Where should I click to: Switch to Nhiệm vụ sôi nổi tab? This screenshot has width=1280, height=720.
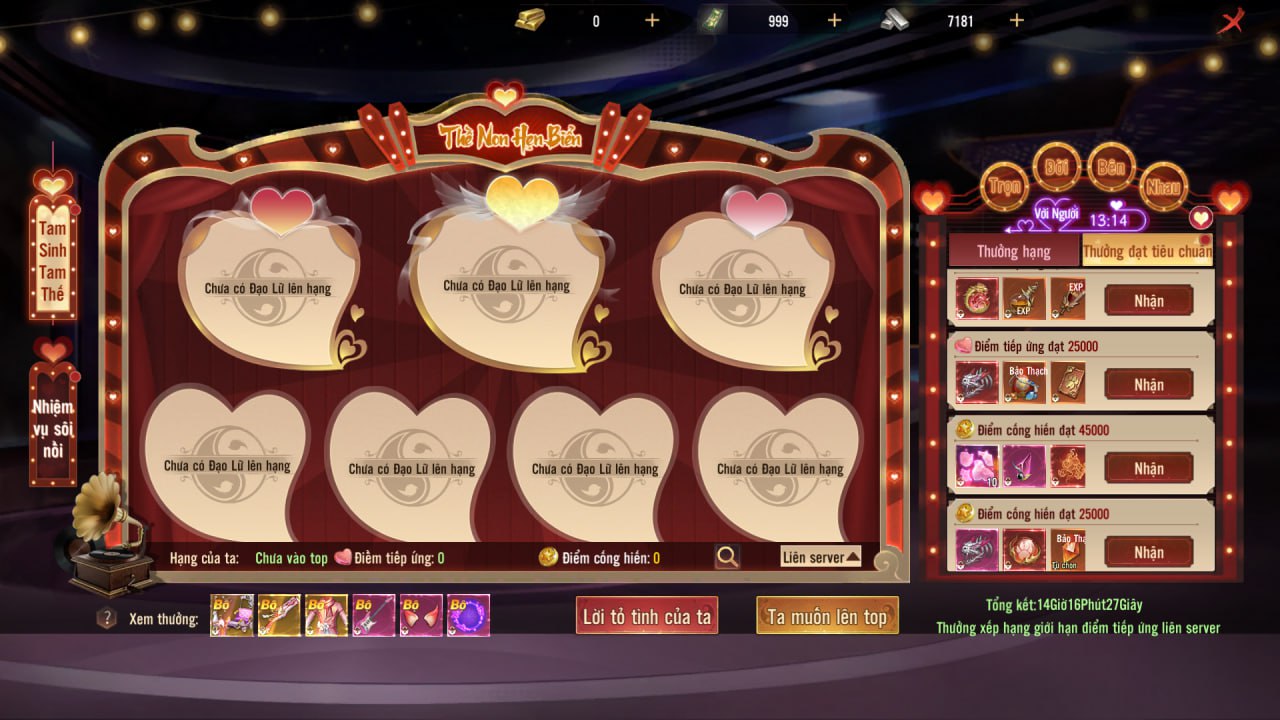pos(53,430)
